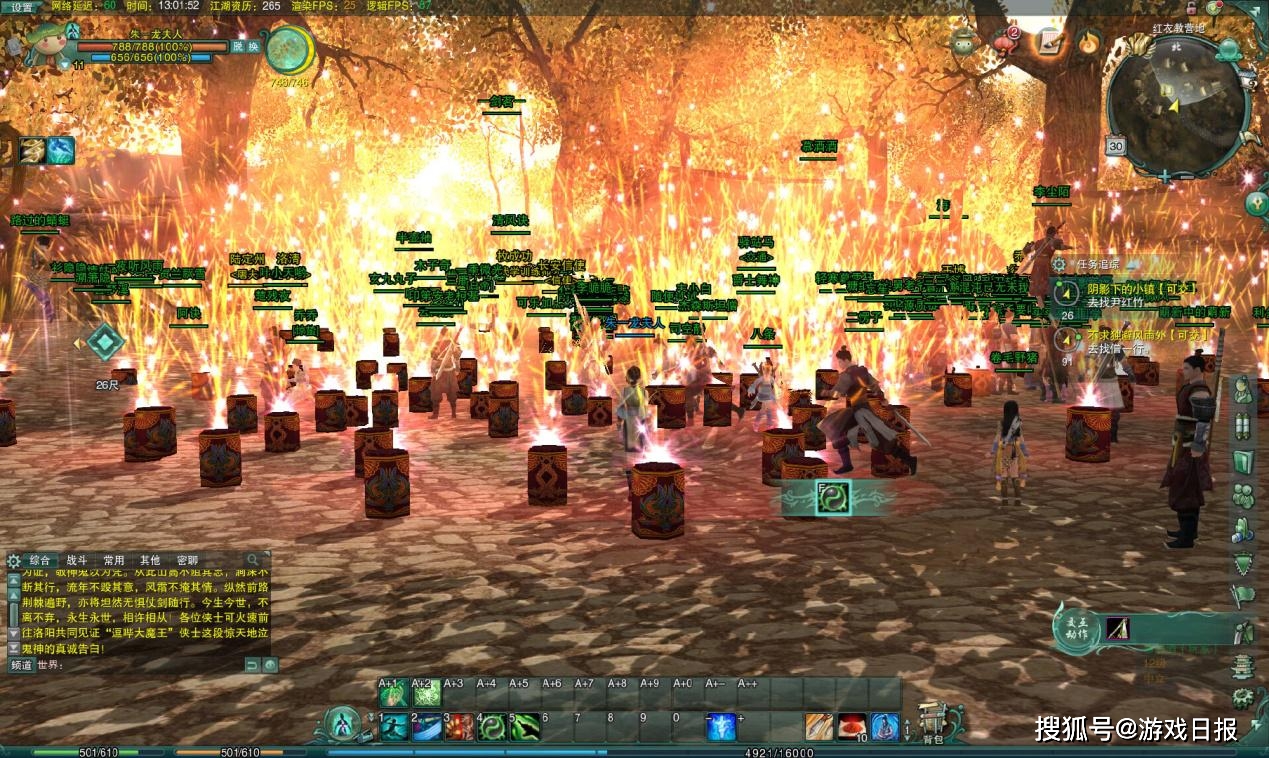The width and height of the screenshot is (1269, 758).
Task: Use the red powder item with count 10
Action: tap(852, 727)
